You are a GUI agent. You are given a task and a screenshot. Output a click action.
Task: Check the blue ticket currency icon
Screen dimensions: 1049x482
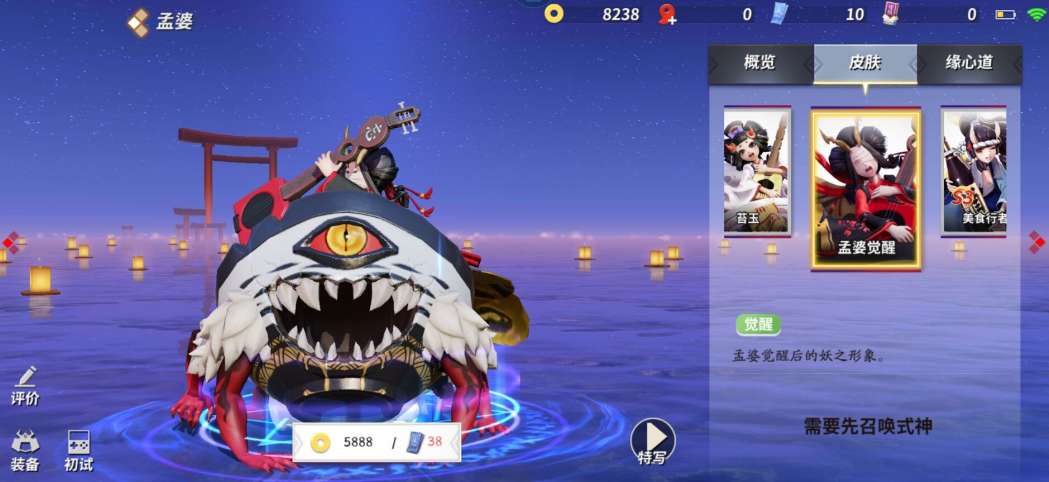pos(780,14)
